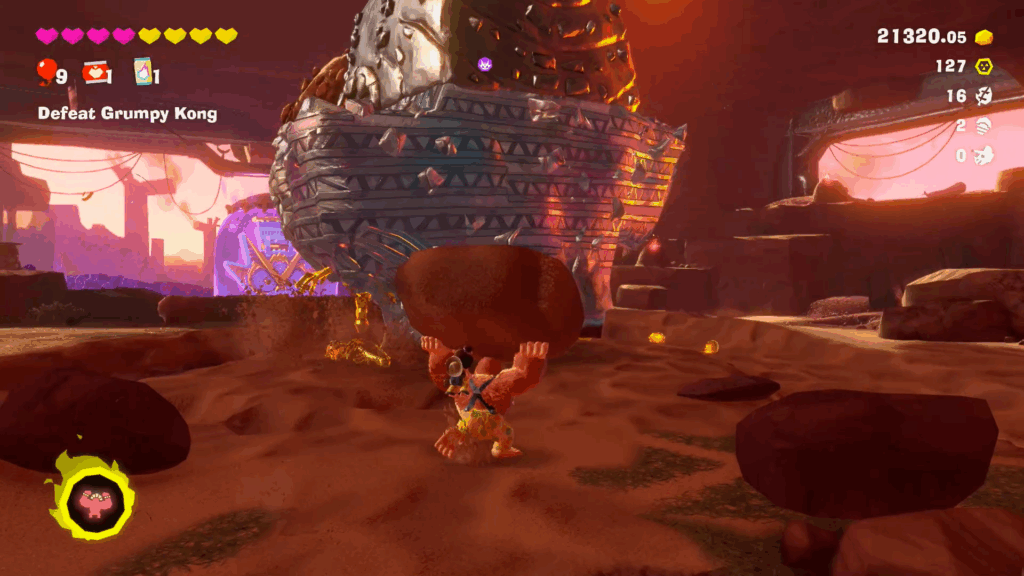Select the yellow hexagon chip icon
The height and width of the screenshot is (576, 1024).
pos(984,66)
